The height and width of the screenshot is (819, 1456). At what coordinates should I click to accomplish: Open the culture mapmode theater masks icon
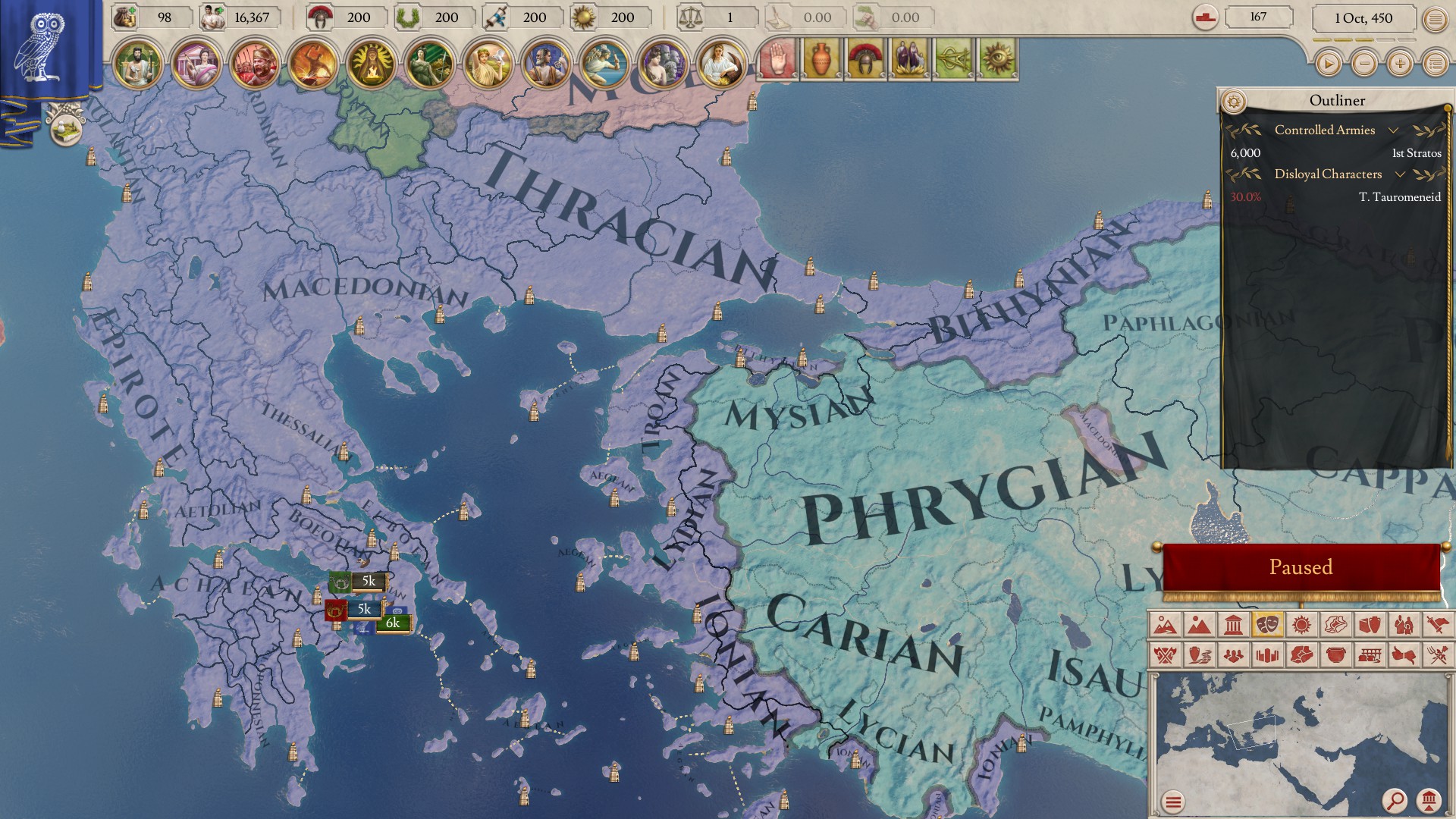click(1267, 624)
